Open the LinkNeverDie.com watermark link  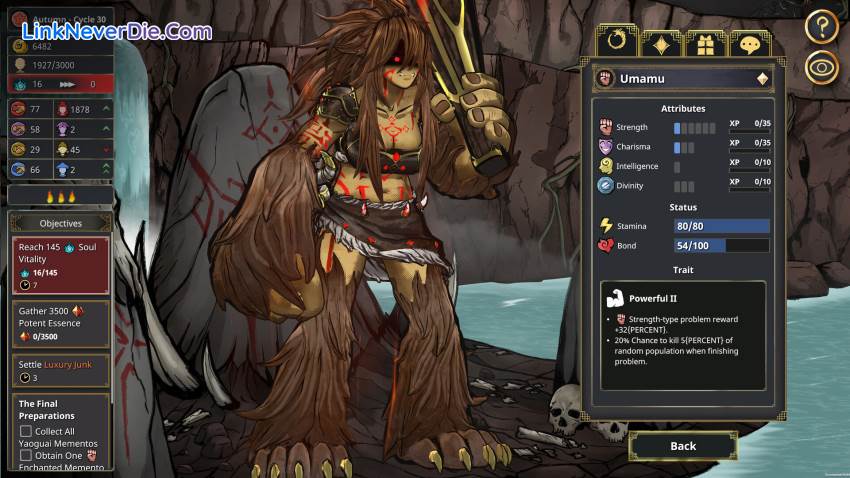pyautogui.click(x=110, y=31)
